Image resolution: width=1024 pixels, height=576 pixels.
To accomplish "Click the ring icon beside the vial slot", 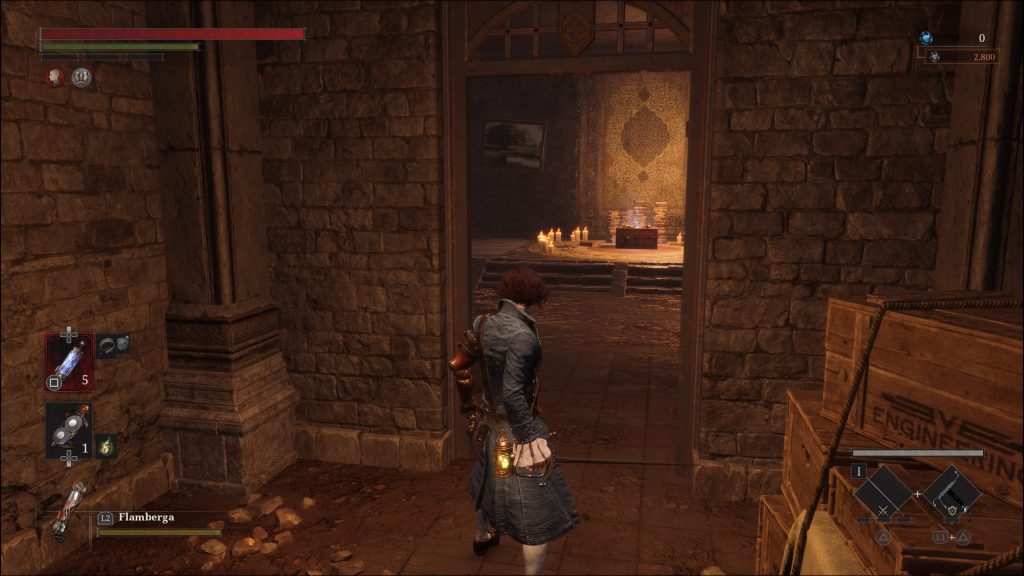I will (106, 345).
